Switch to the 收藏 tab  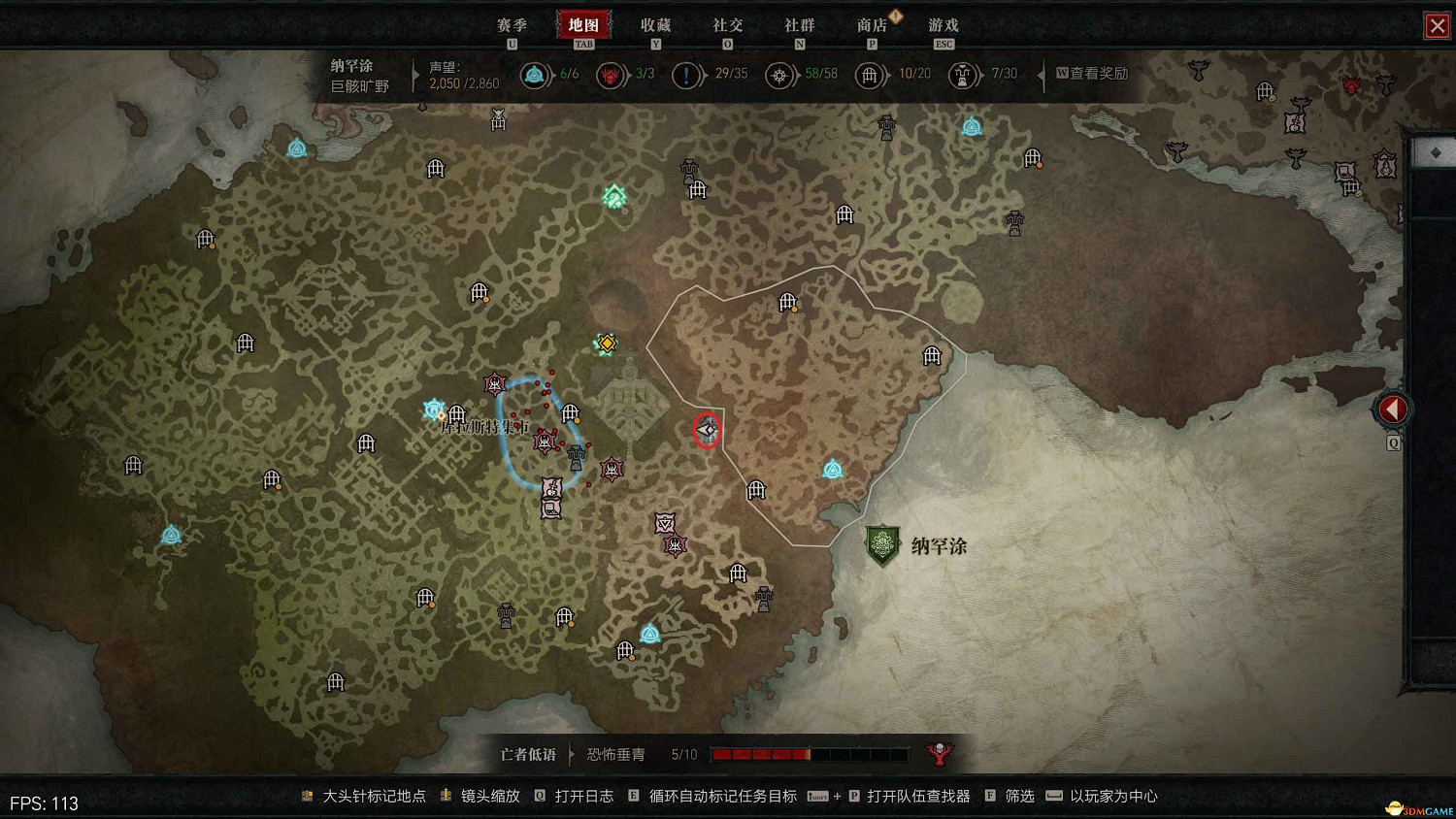click(658, 24)
